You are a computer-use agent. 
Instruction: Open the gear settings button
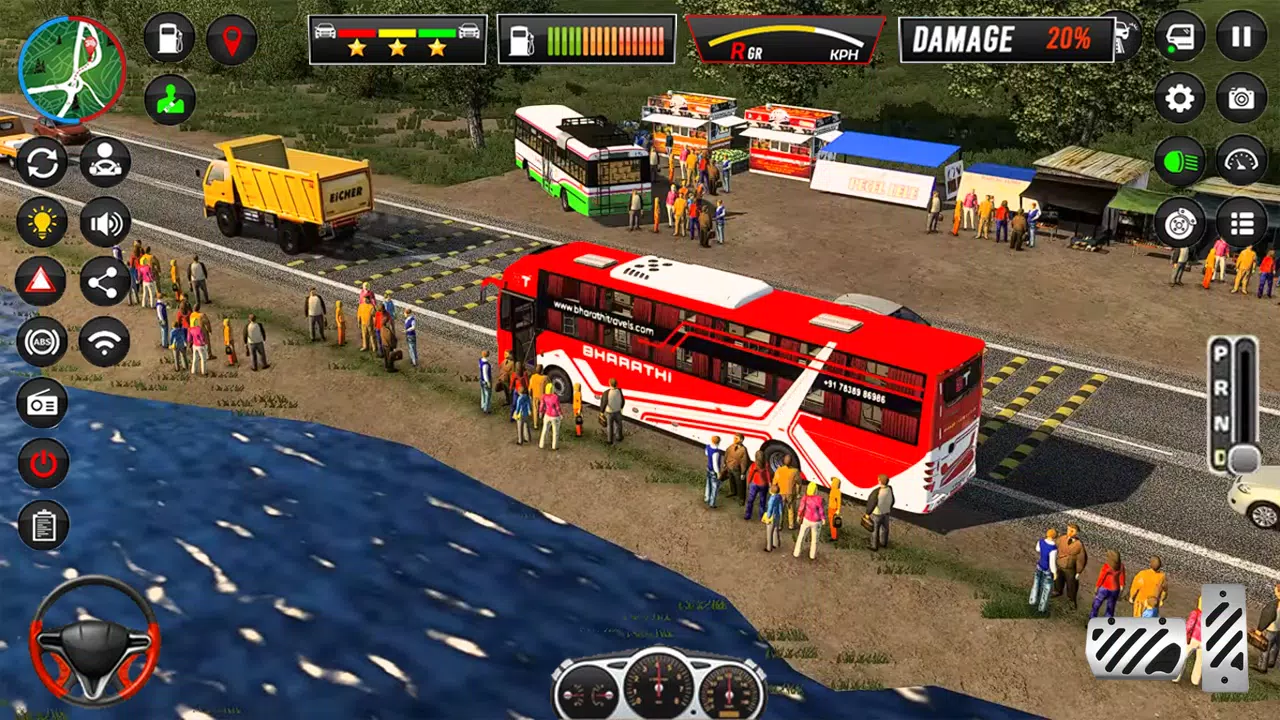point(1180,98)
